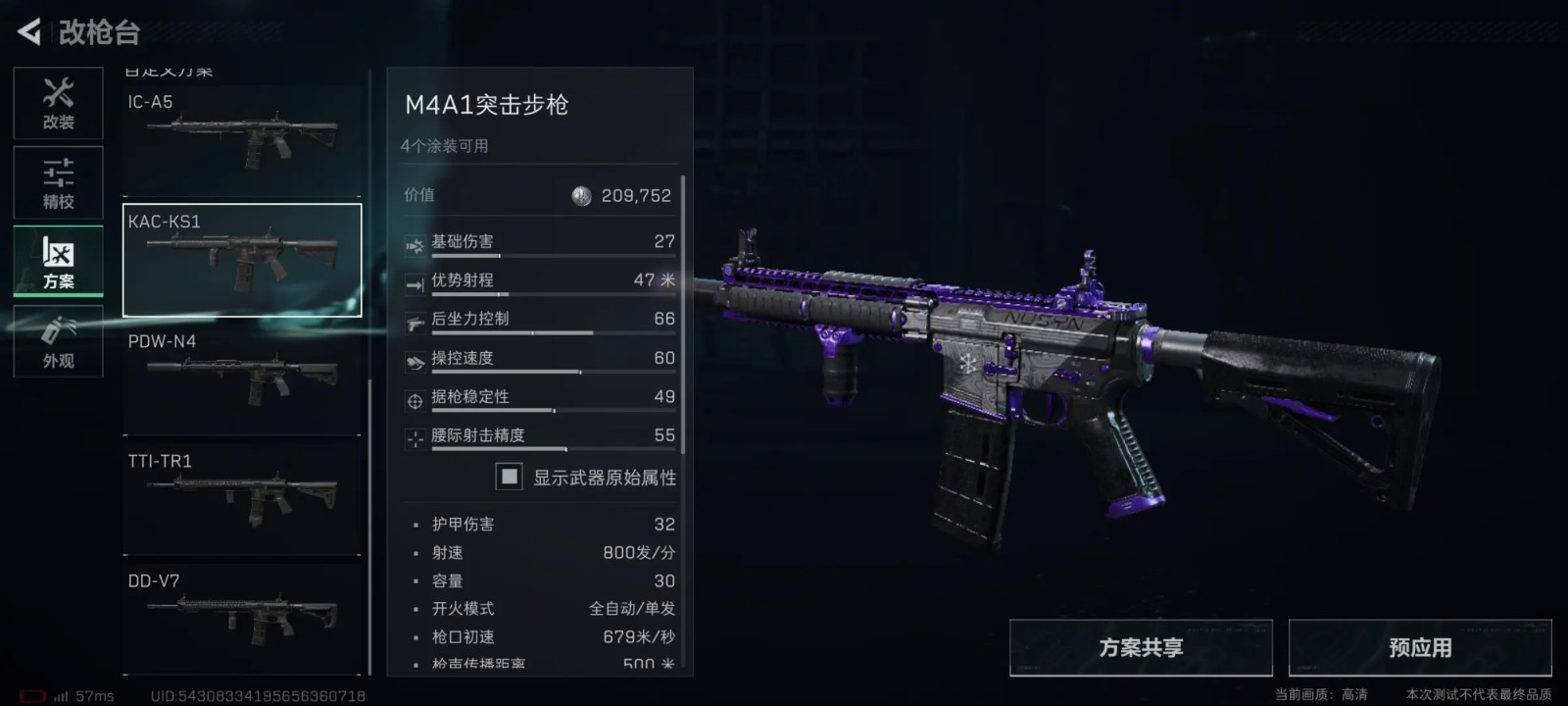The width and height of the screenshot is (1568, 706).
Task: Click the 方案共享 share button
Action: coord(1141,648)
